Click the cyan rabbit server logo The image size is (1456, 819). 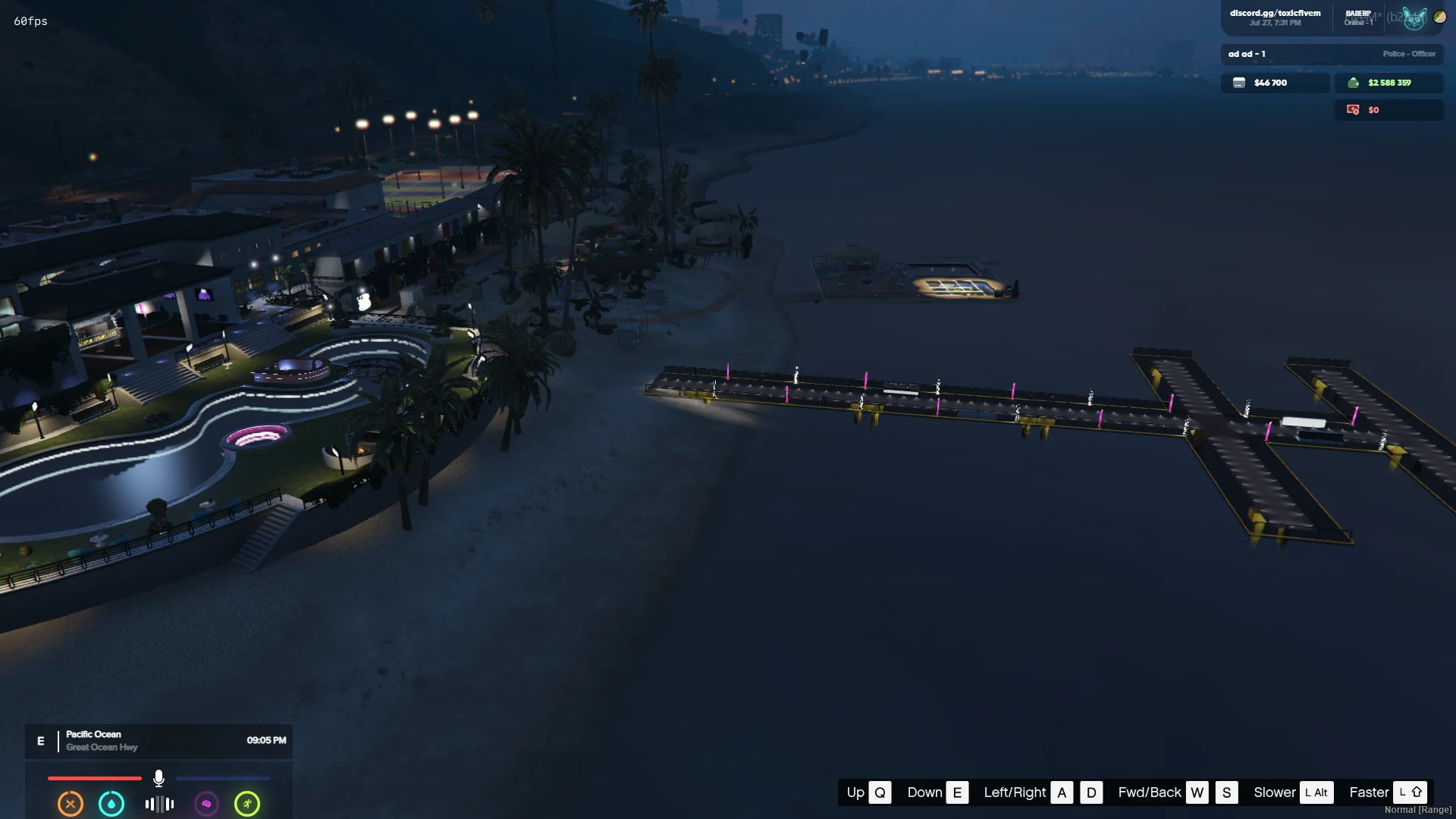(1414, 18)
